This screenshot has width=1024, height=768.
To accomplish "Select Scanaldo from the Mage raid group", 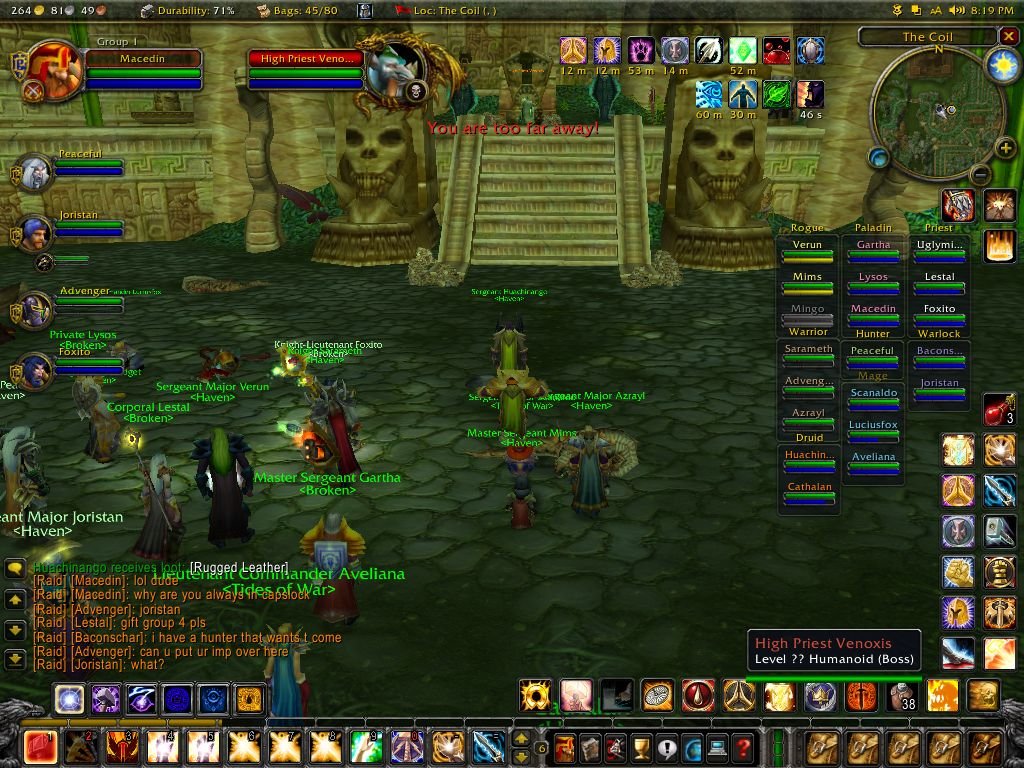I will [x=873, y=398].
